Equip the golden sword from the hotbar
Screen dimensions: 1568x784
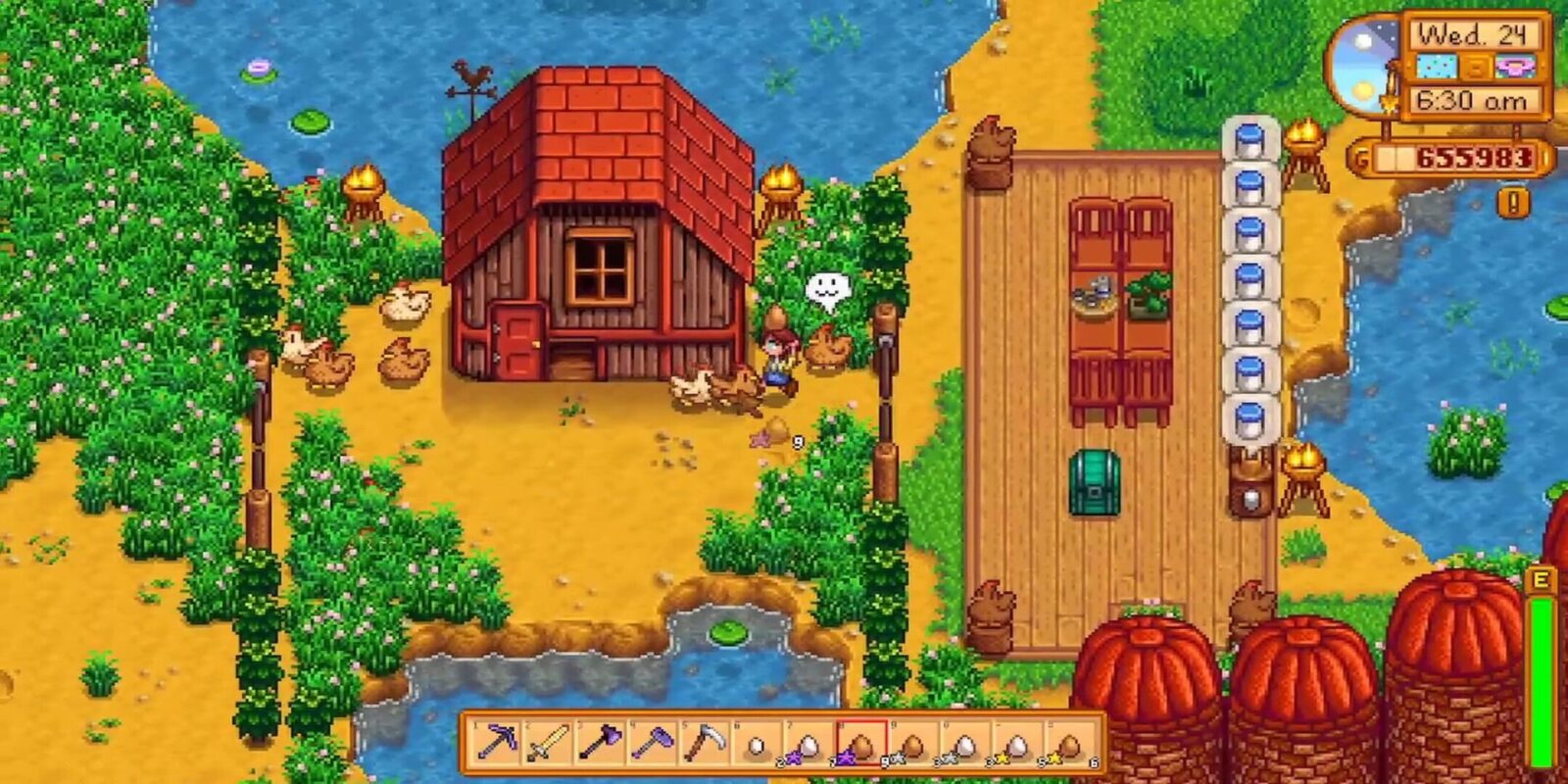tap(549, 743)
